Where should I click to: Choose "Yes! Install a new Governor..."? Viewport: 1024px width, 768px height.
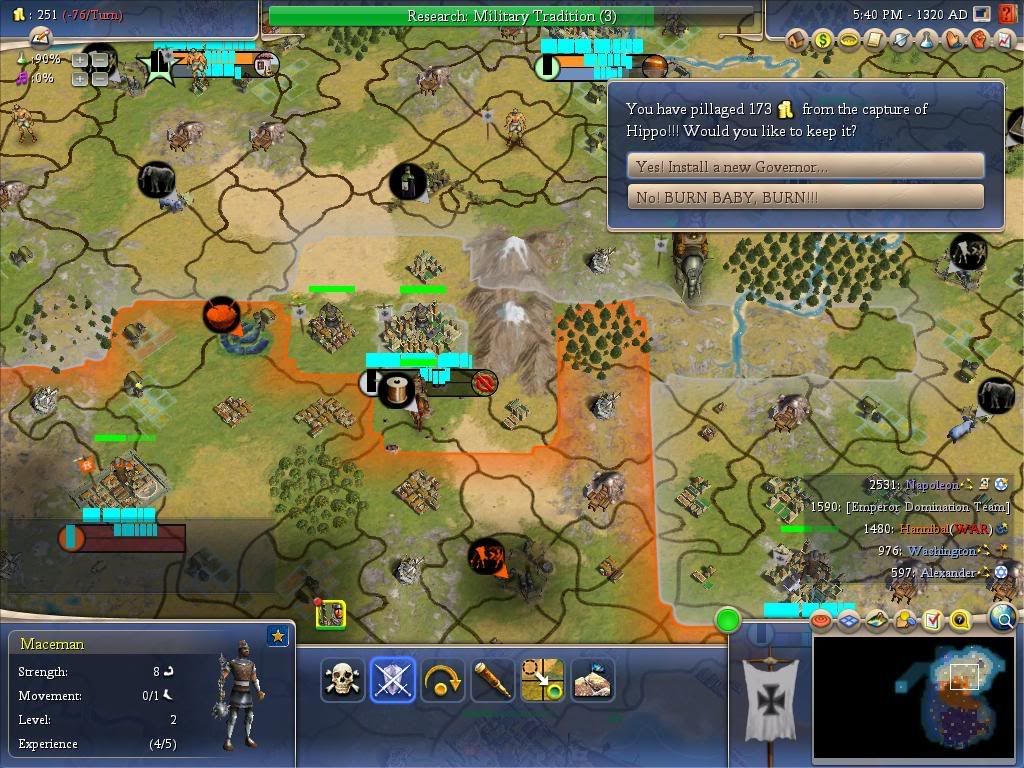(x=805, y=166)
